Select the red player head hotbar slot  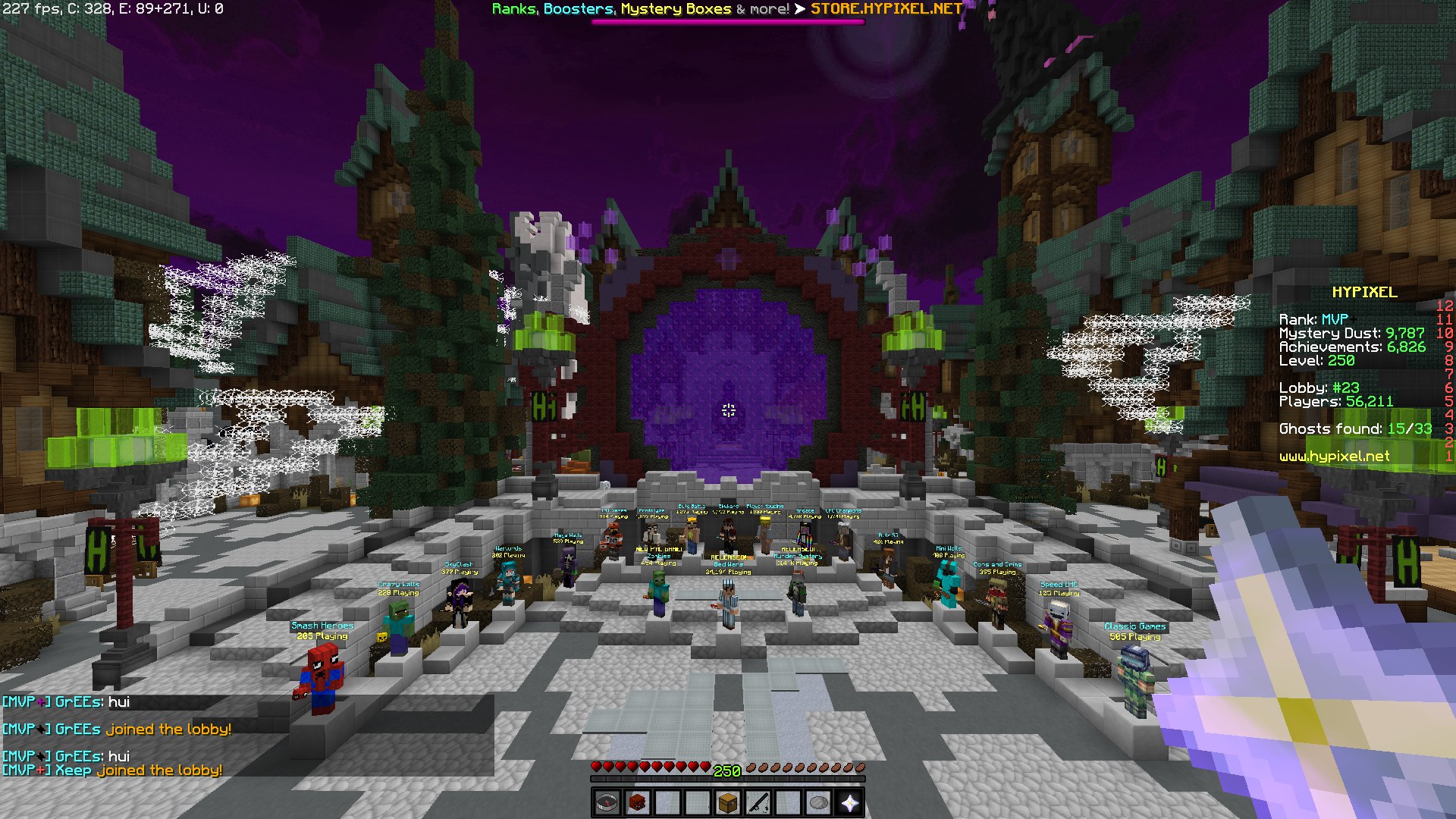tap(637, 802)
